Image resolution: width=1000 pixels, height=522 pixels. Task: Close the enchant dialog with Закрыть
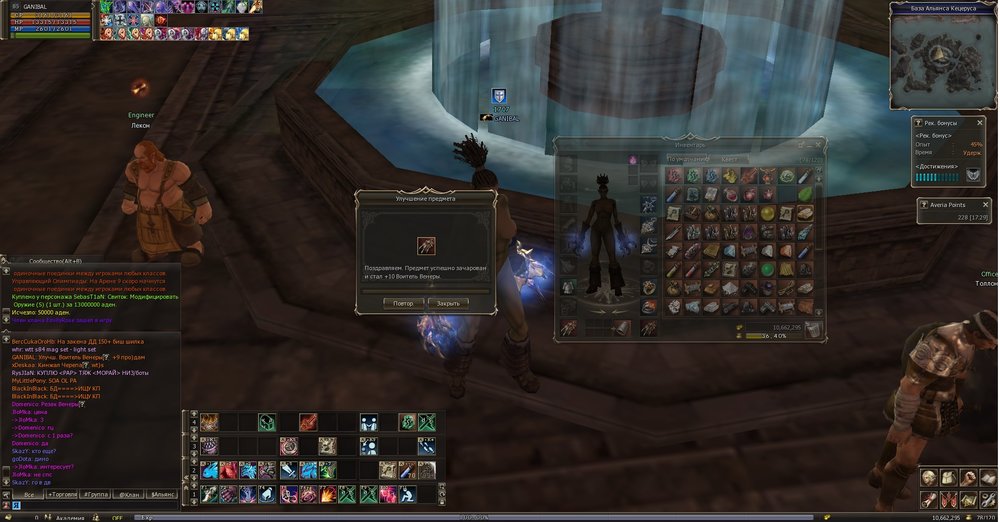click(x=448, y=302)
